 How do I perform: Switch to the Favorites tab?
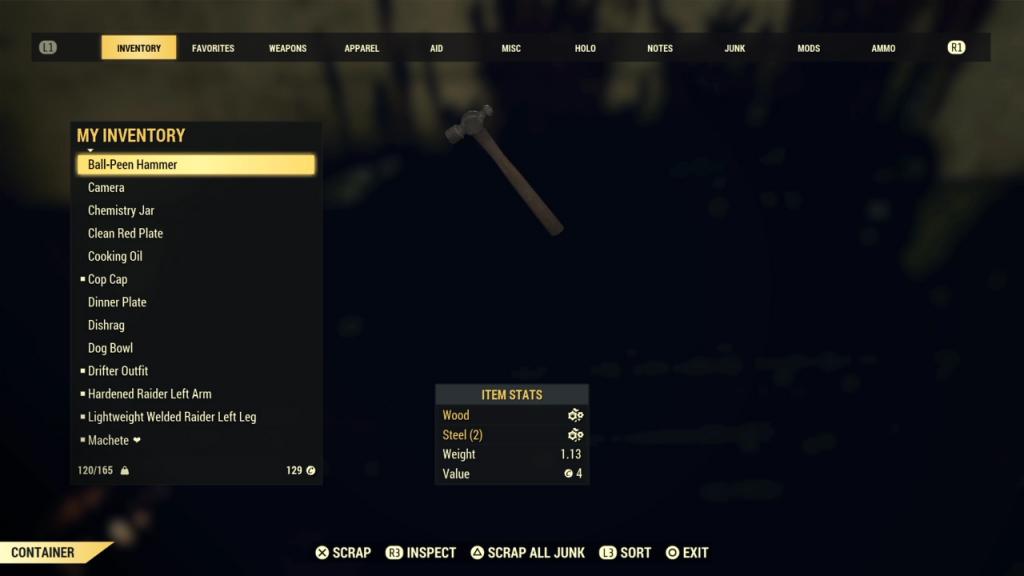point(213,48)
